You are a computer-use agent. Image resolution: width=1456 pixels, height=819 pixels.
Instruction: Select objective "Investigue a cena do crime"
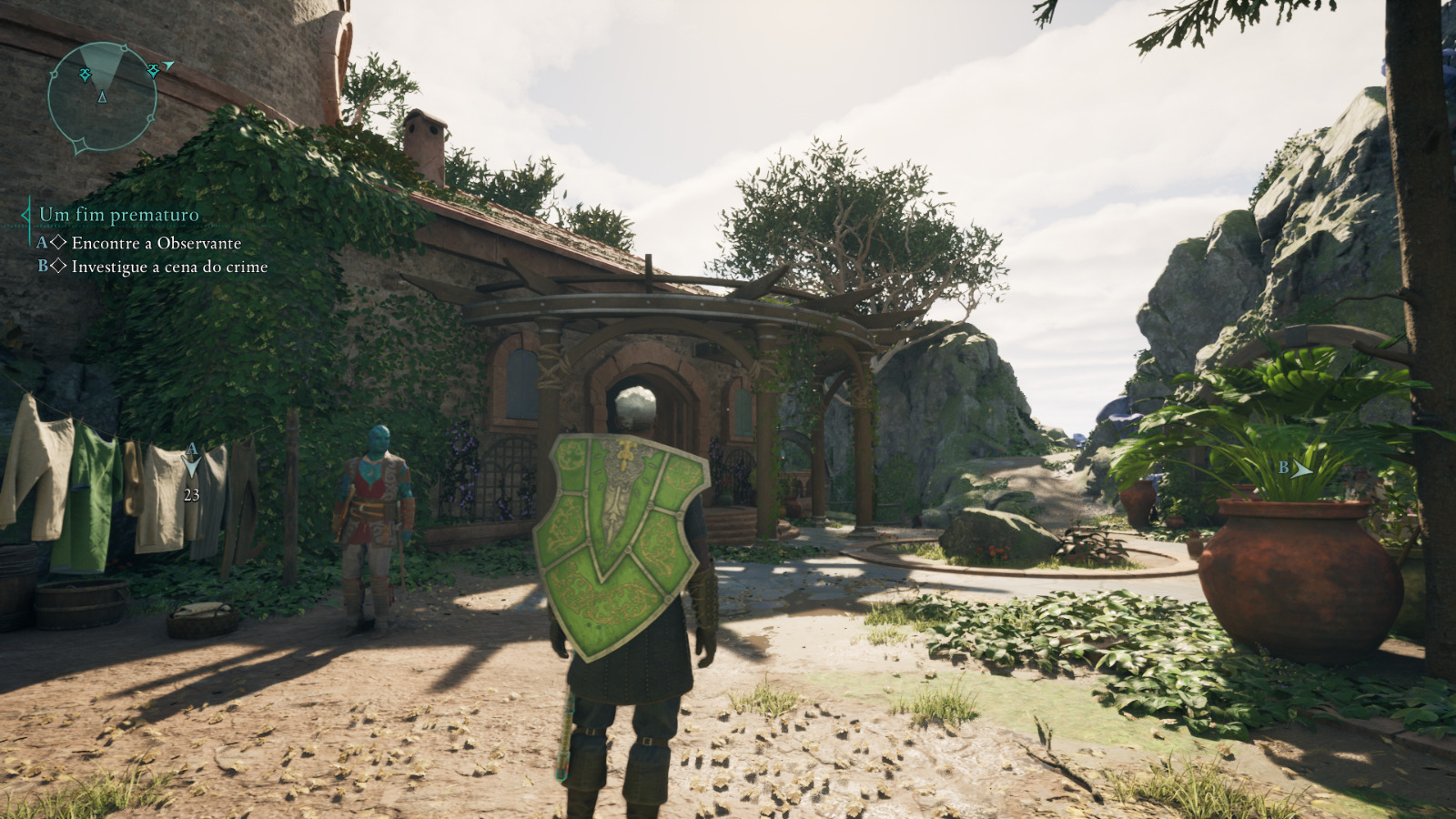coord(169,267)
